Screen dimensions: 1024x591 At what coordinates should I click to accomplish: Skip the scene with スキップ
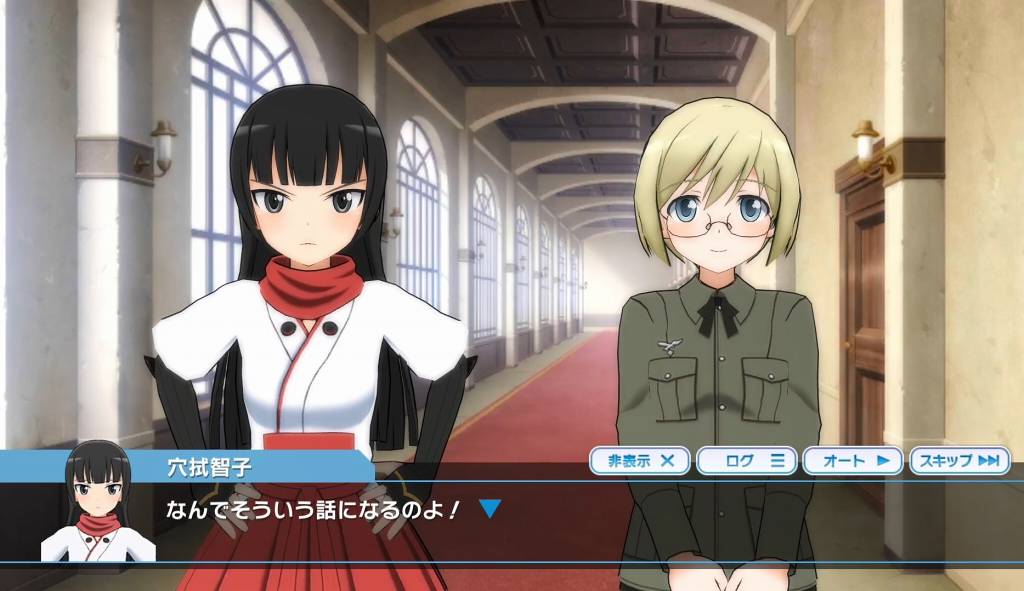[x=959, y=461]
